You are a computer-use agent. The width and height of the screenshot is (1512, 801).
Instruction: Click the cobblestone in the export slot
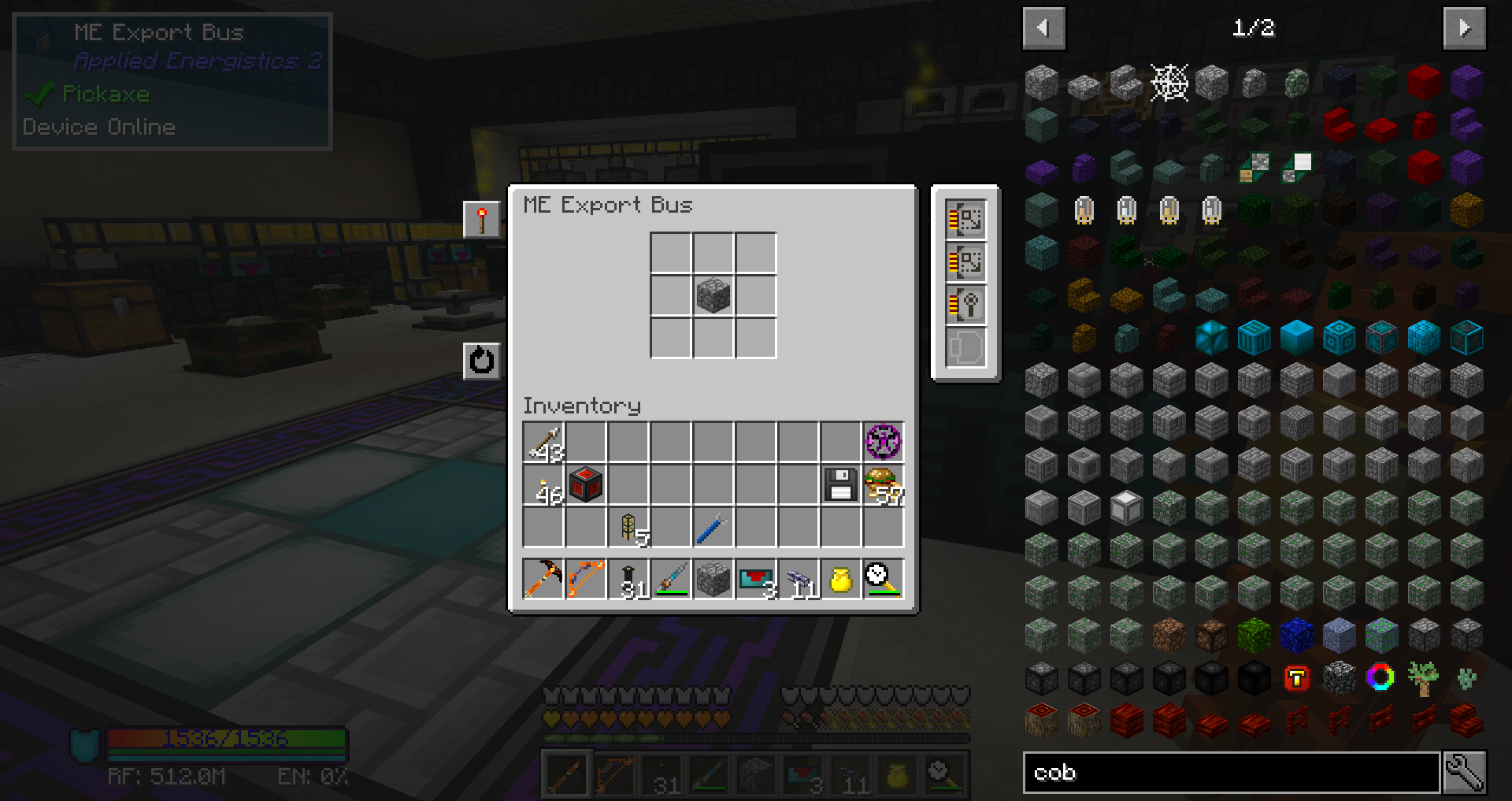(713, 295)
